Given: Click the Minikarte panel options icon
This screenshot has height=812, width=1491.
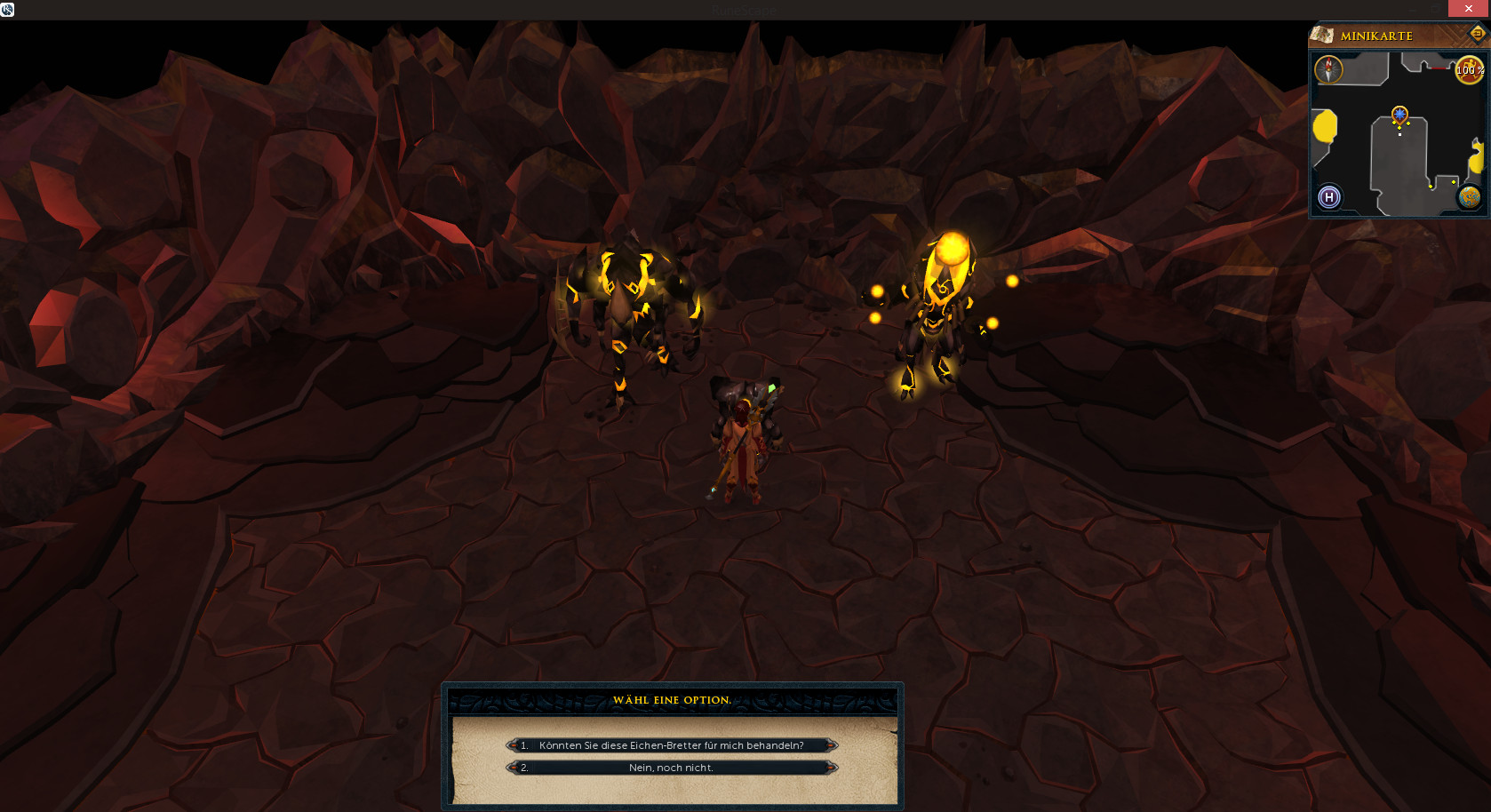Looking at the screenshot, I should tap(1477, 34).
